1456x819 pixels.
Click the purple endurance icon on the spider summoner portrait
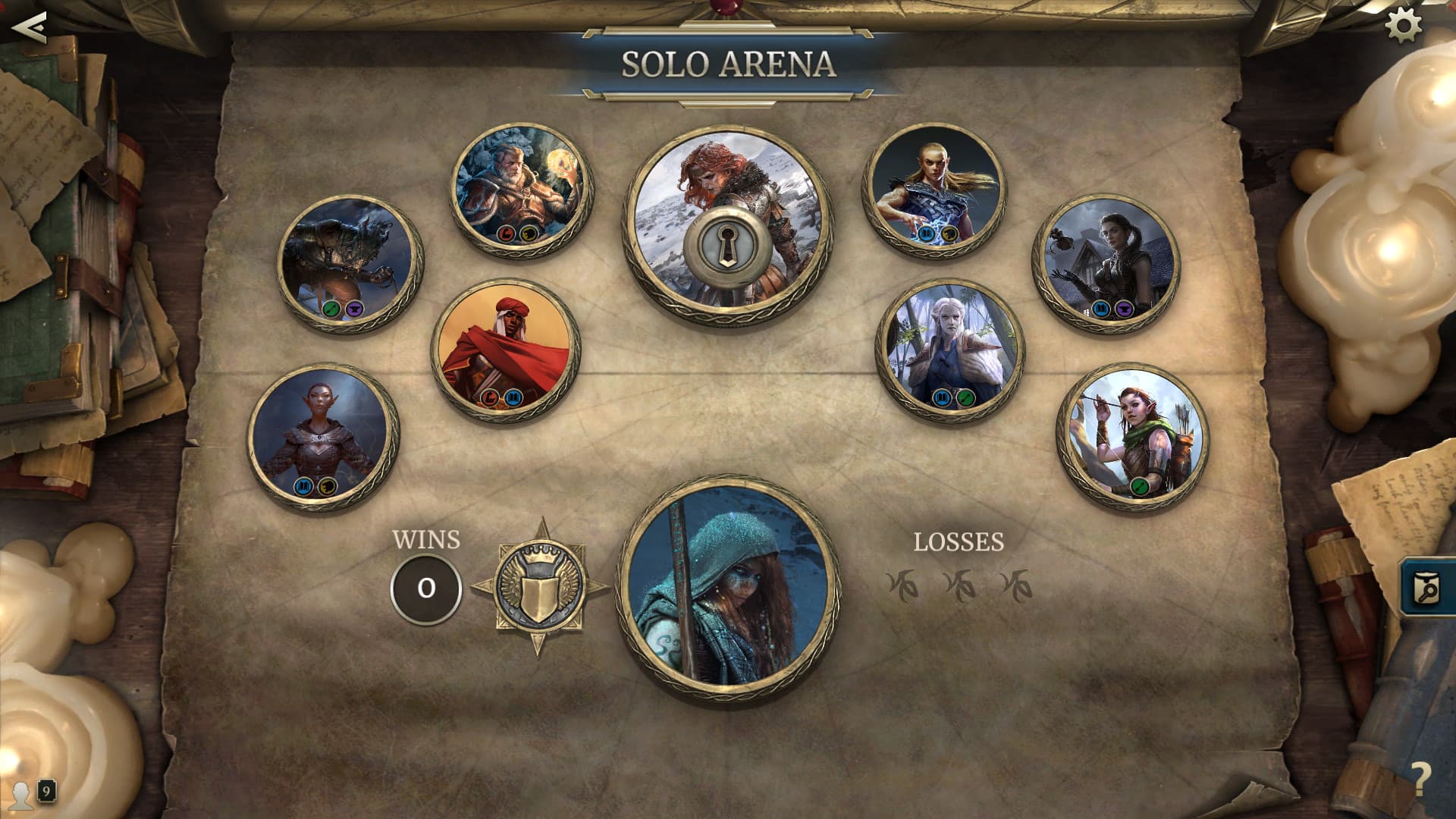point(1125,309)
